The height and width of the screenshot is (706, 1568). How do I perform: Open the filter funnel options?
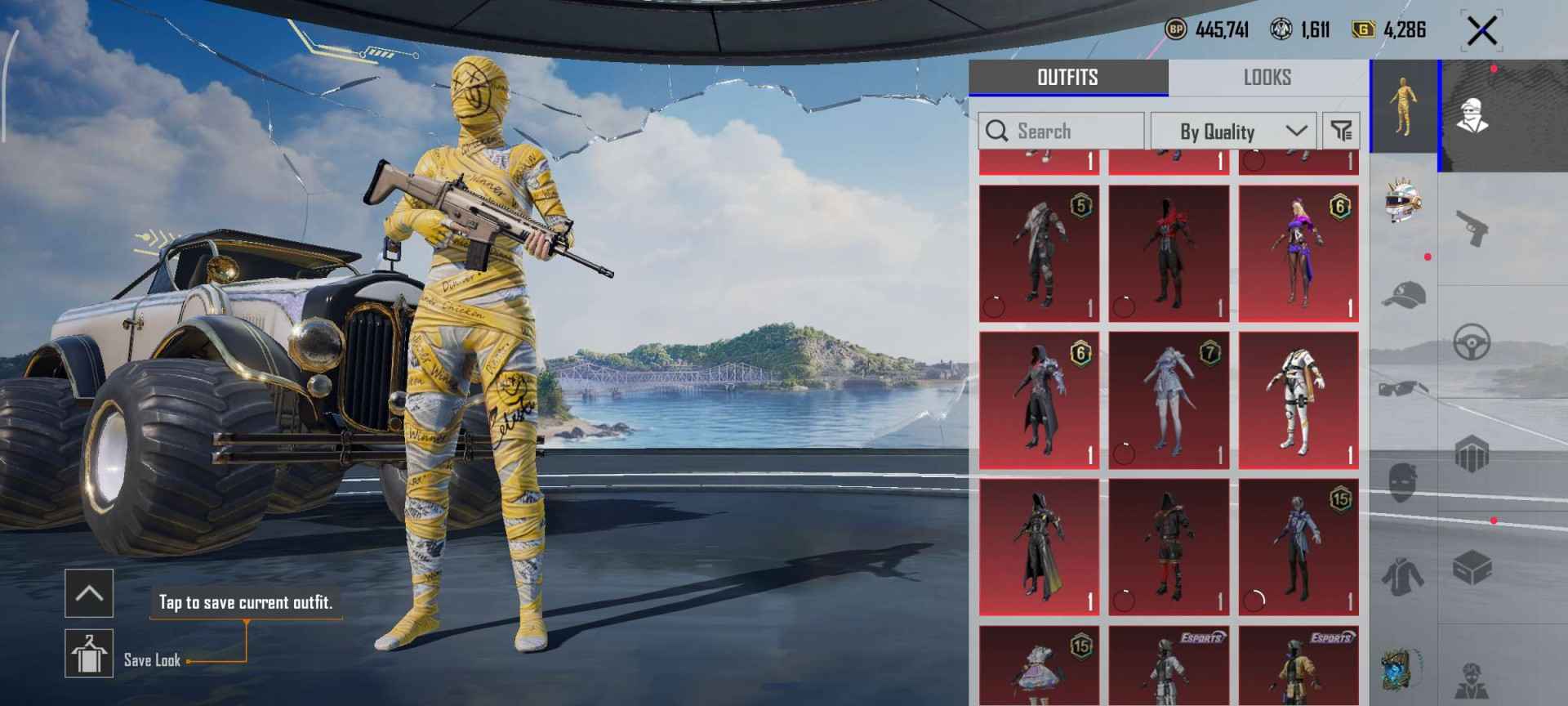click(1342, 131)
